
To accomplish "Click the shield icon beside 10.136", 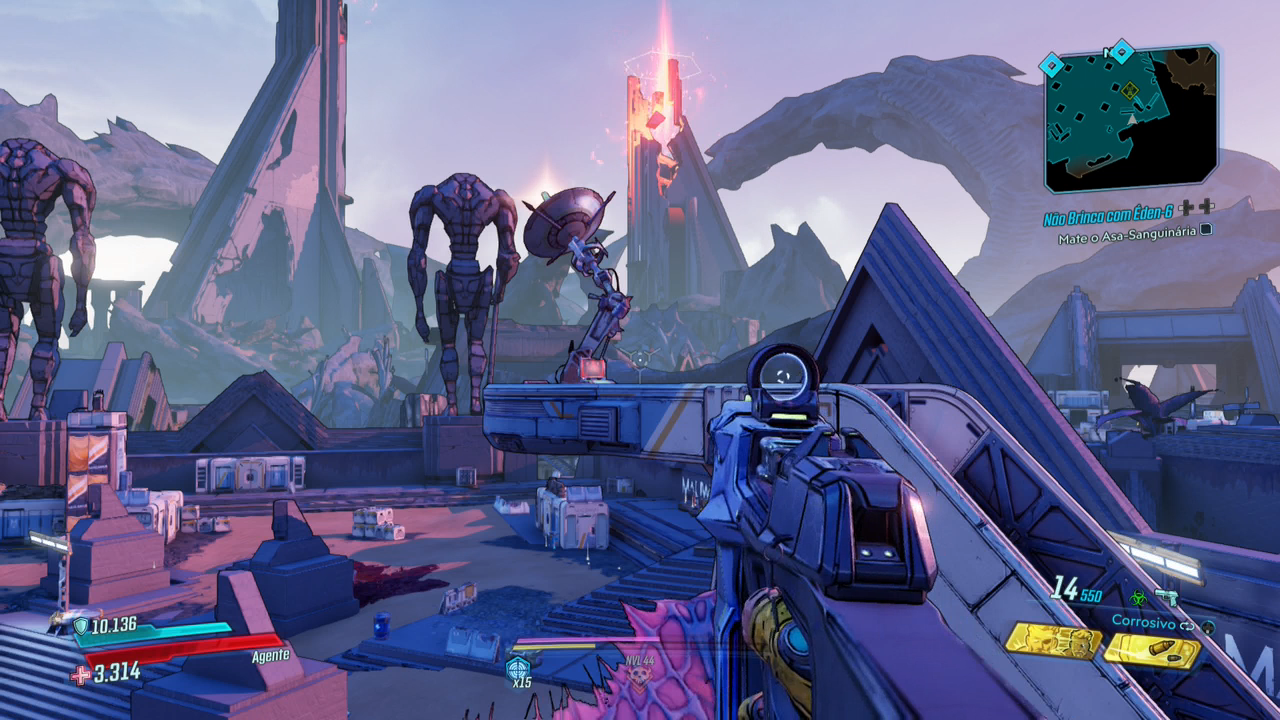I will [x=80, y=626].
